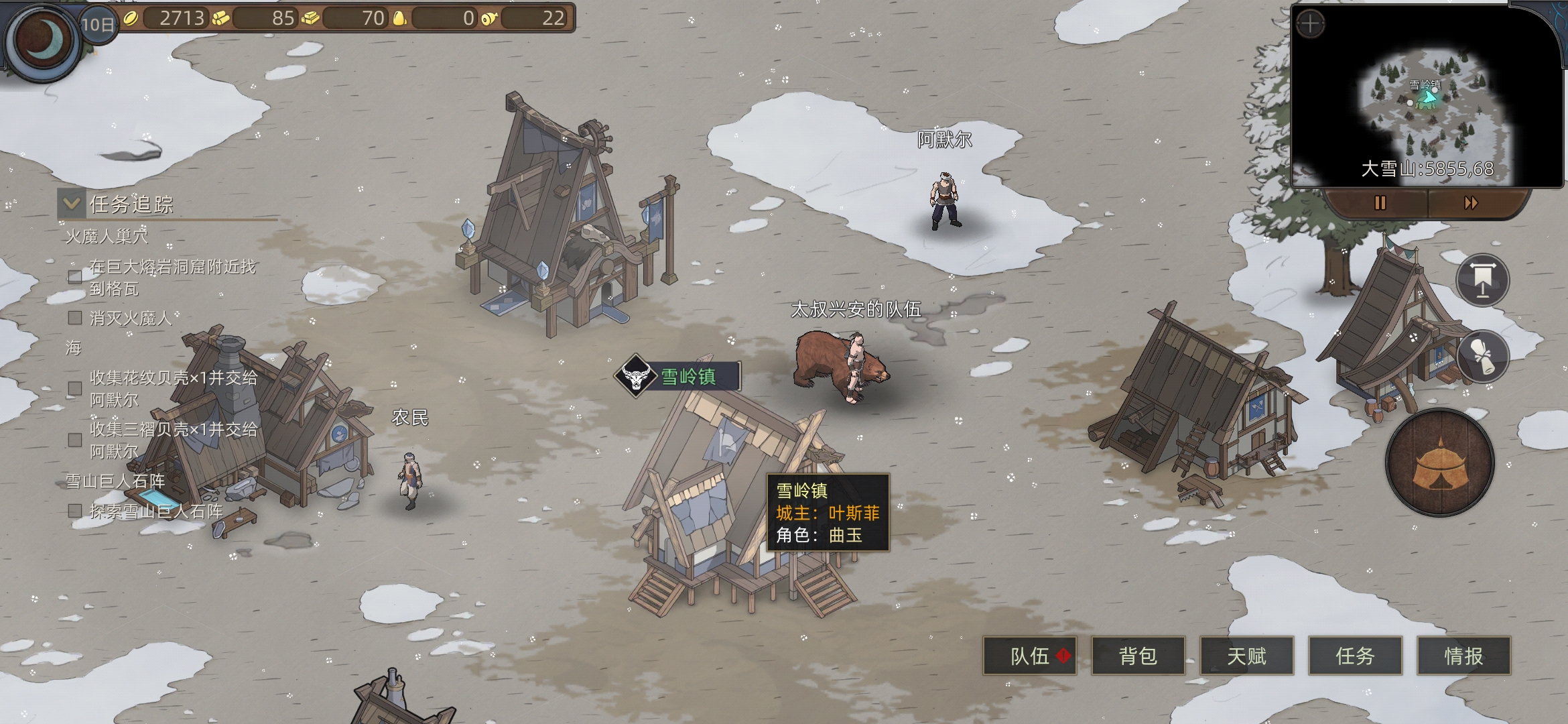
Task: Open the 天赋 talents screen
Action: [1246, 656]
